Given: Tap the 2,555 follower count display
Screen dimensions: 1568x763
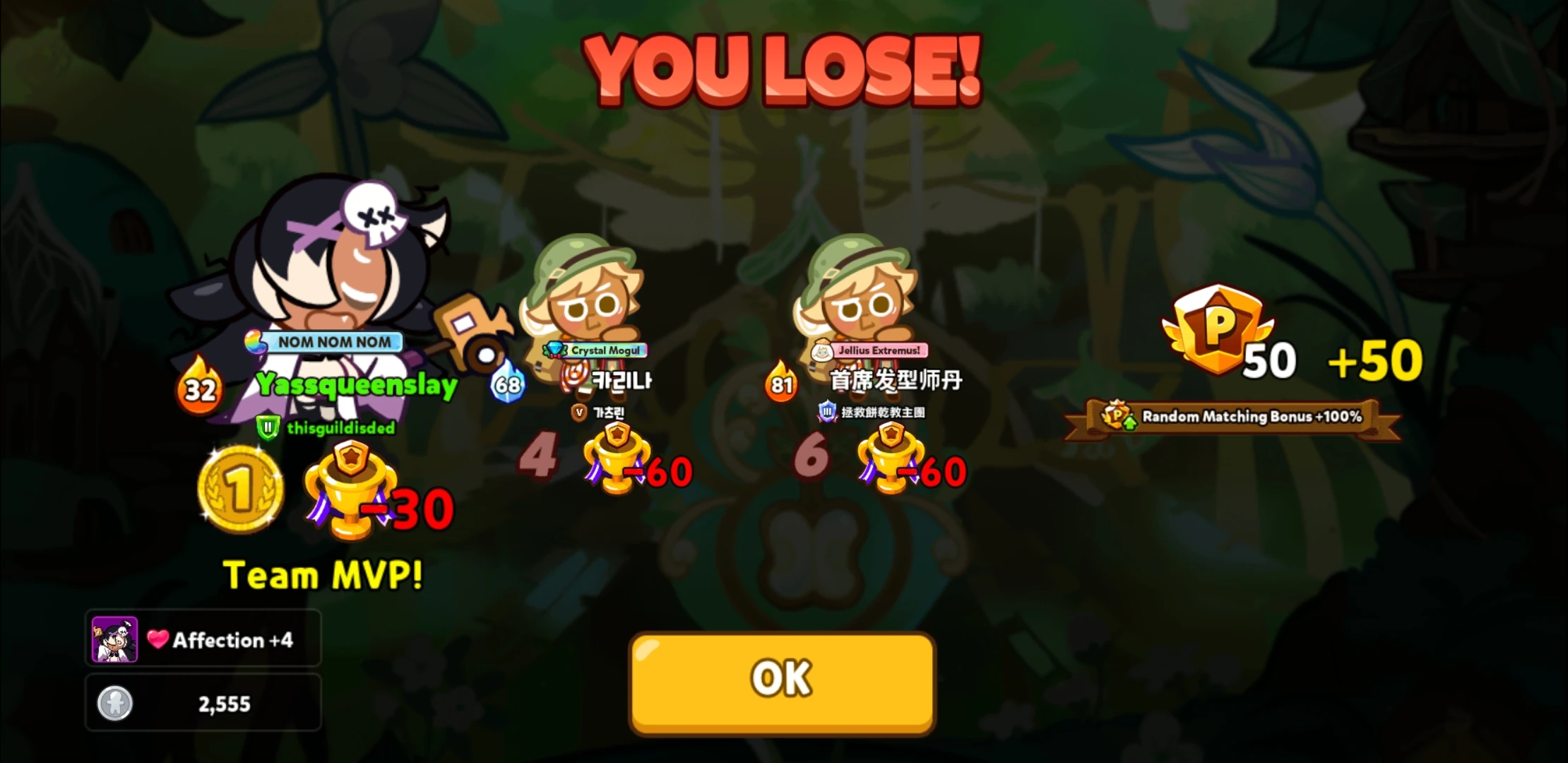Looking at the screenshot, I should tap(203, 703).
